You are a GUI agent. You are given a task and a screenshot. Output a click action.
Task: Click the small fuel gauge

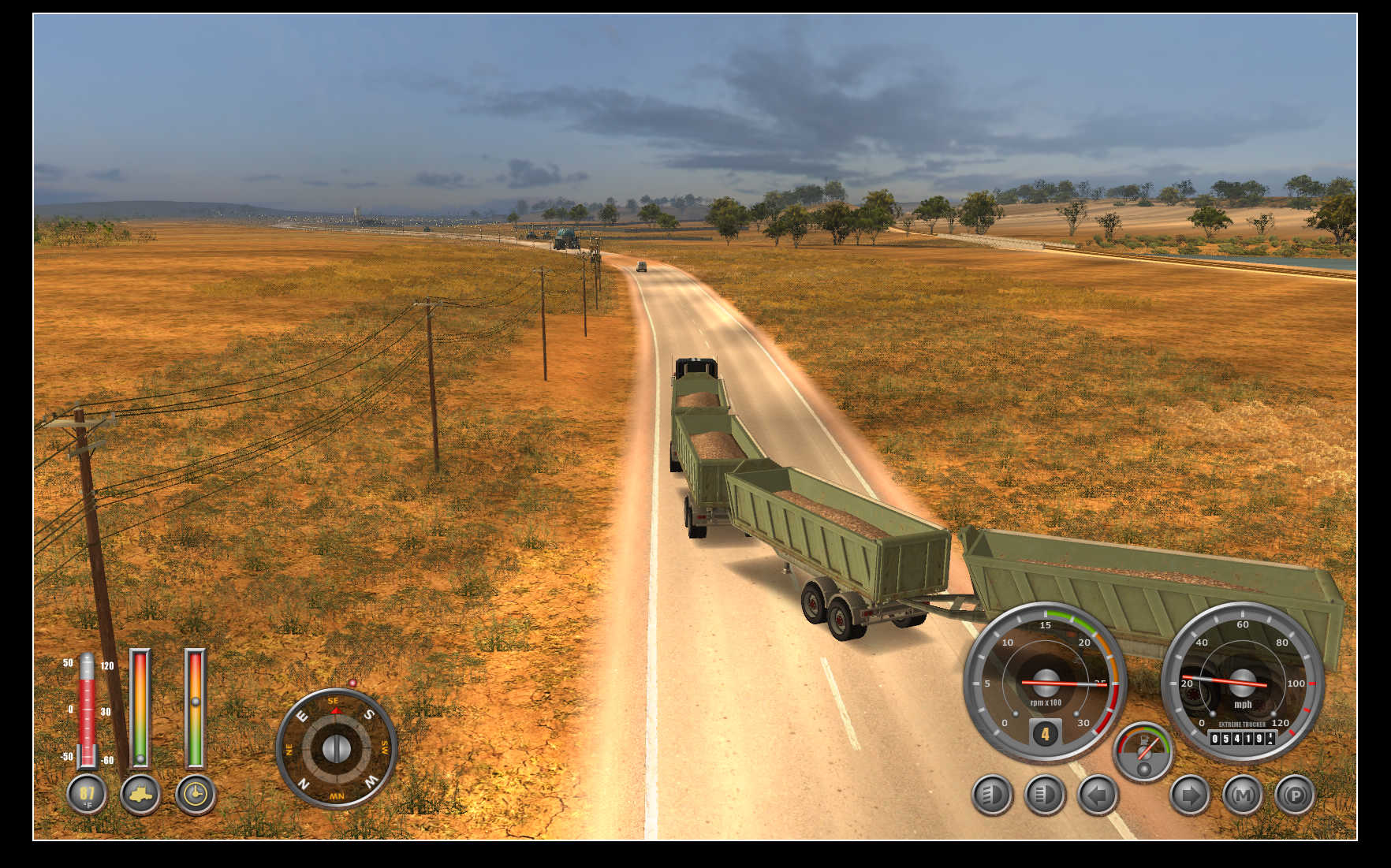pyautogui.click(x=1143, y=751)
